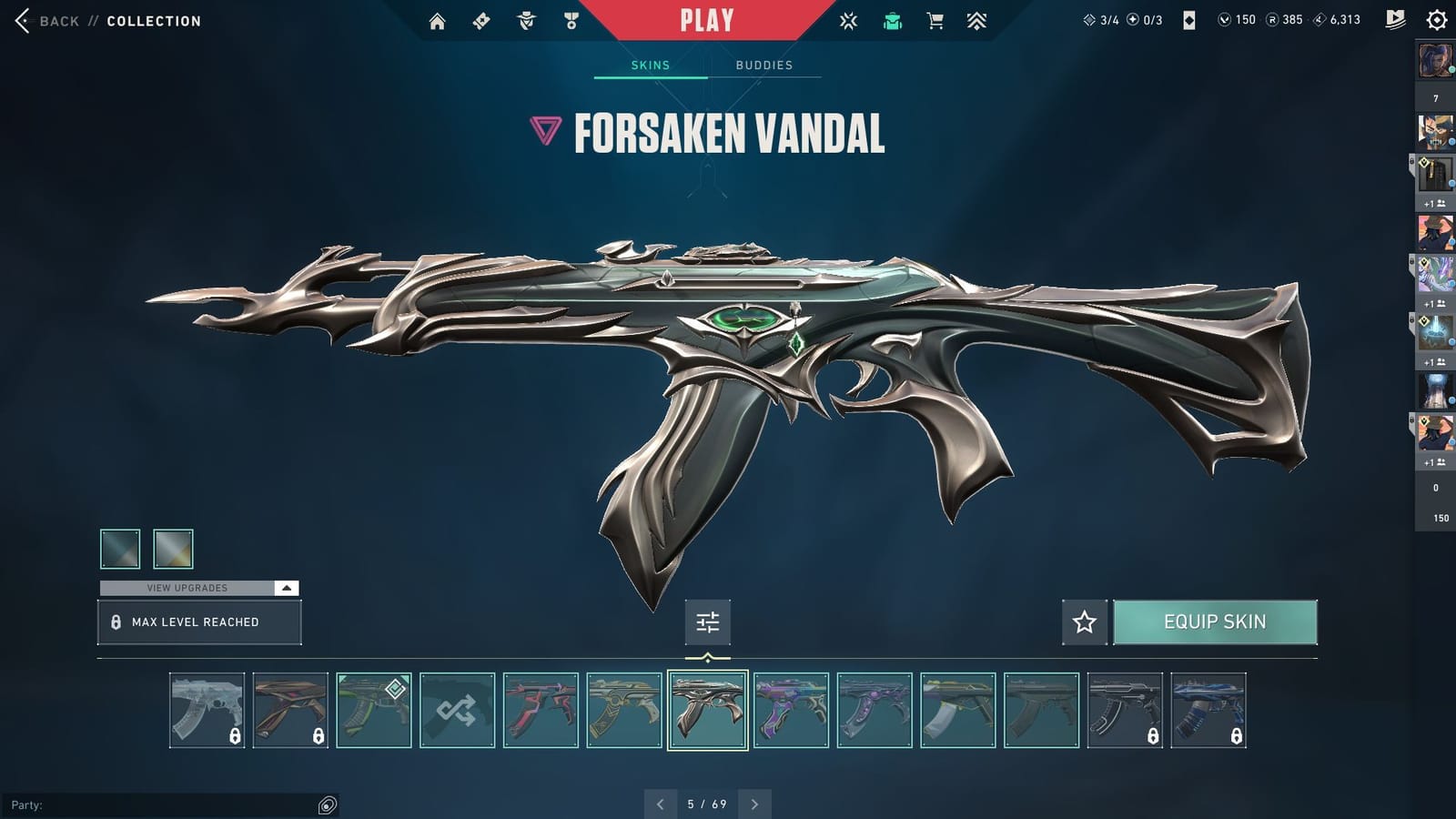The width and height of the screenshot is (1456, 819).
Task: Toggle the favorite star for Forsaken Vandal
Action: (x=1084, y=622)
